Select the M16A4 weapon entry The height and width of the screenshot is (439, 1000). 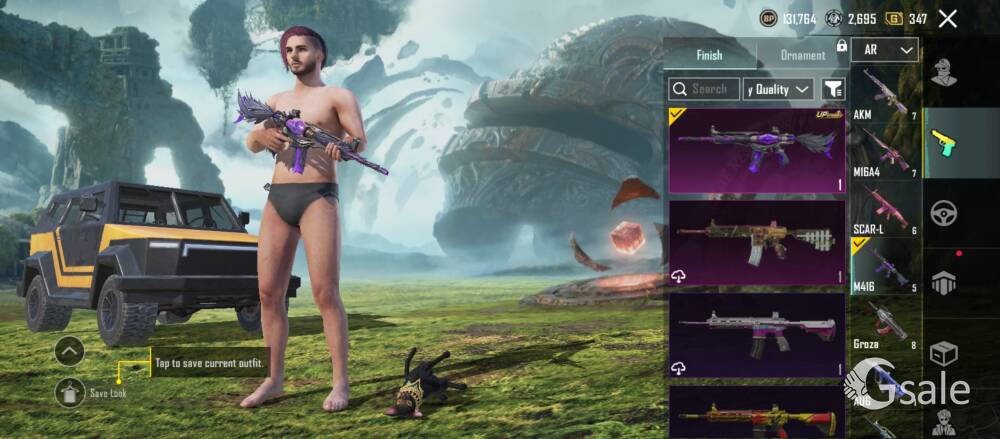pyautogui.click(x=885, y=152)
